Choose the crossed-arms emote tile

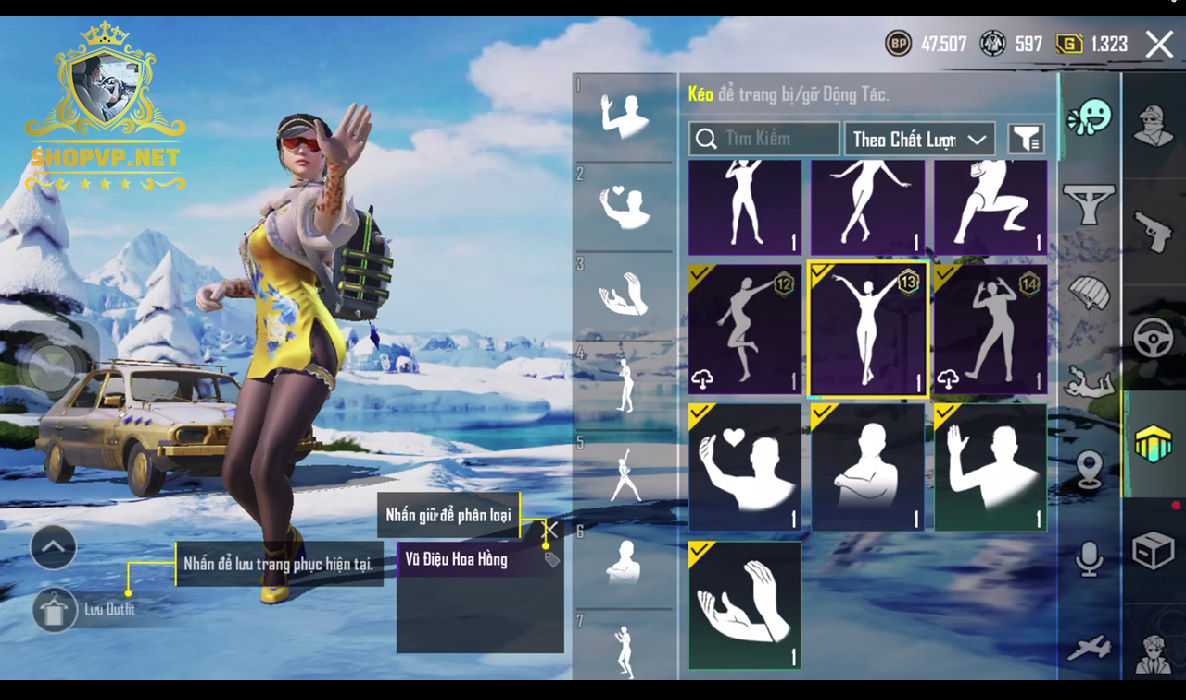tap(868, 467)
